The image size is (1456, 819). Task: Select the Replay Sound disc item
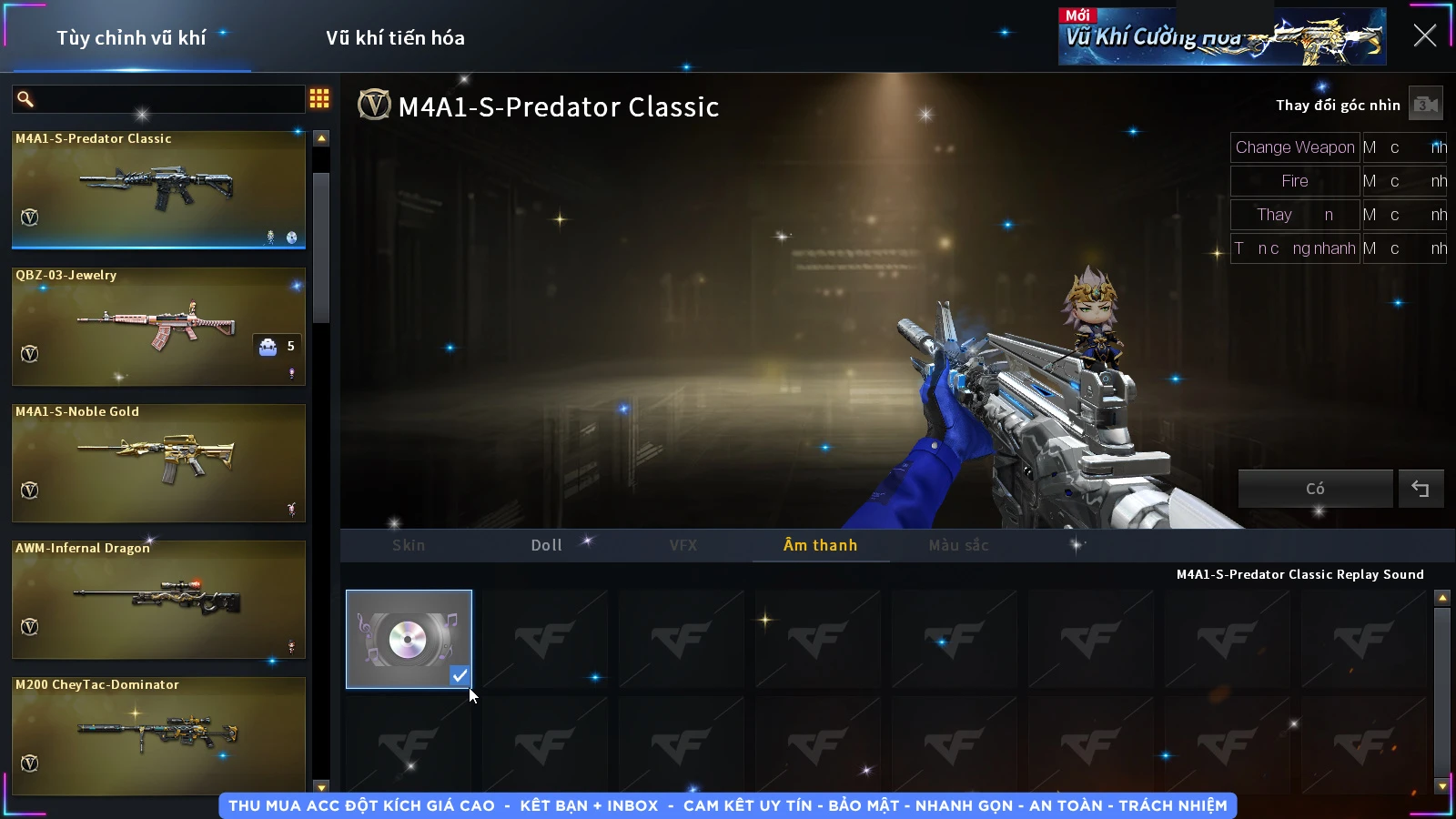point(409,639)
